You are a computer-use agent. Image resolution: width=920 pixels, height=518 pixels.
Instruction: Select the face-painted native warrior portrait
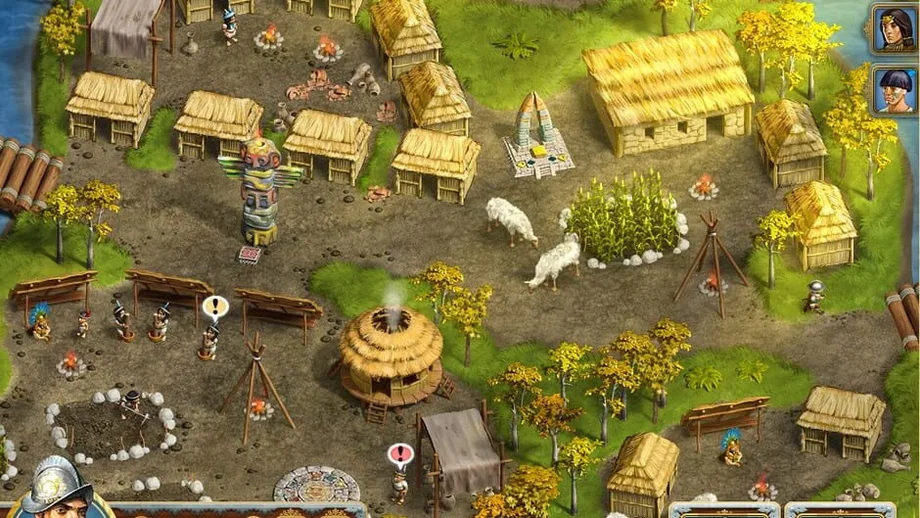click(894, 90)
